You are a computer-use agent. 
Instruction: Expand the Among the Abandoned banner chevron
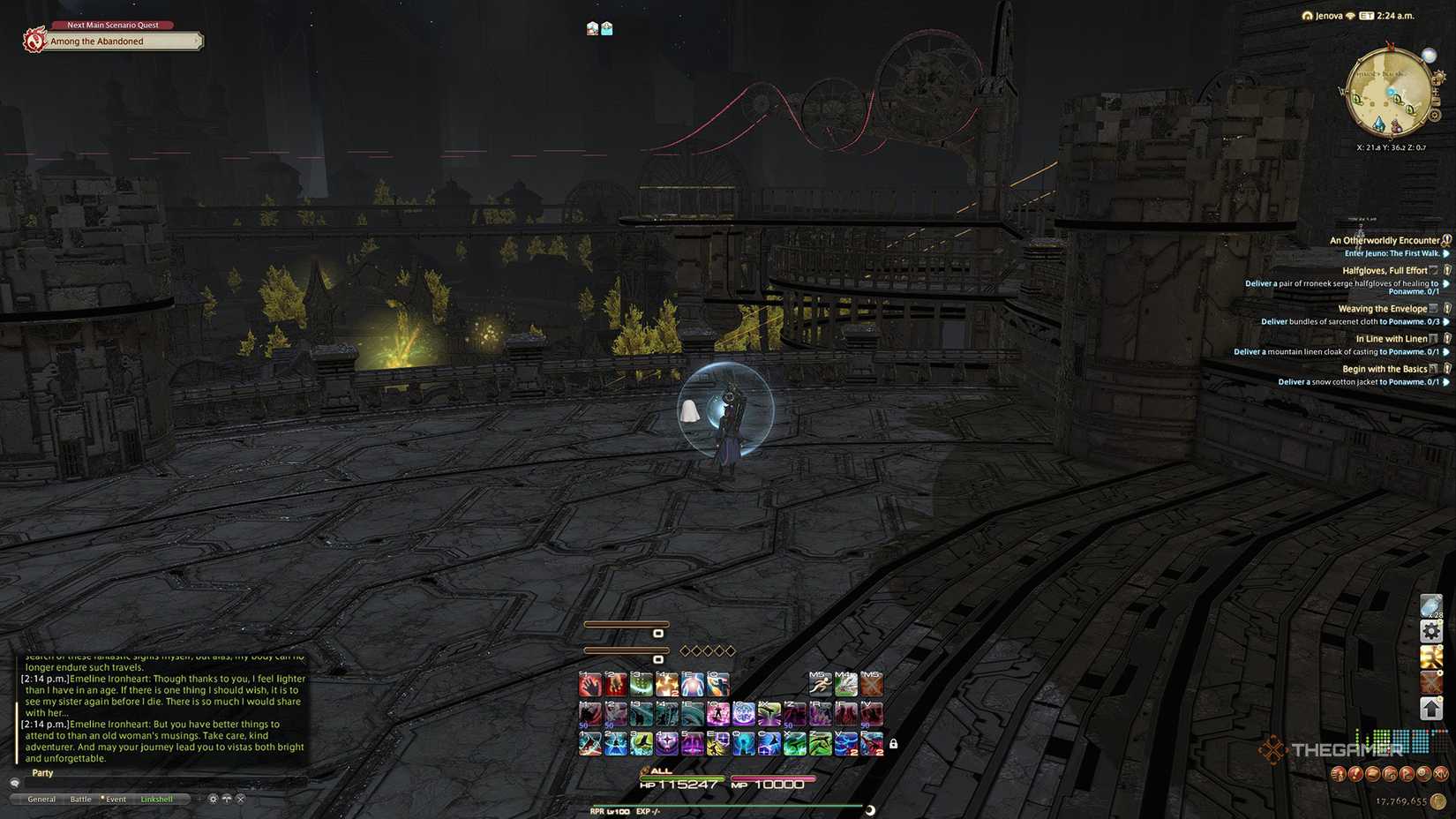point(196,41)
